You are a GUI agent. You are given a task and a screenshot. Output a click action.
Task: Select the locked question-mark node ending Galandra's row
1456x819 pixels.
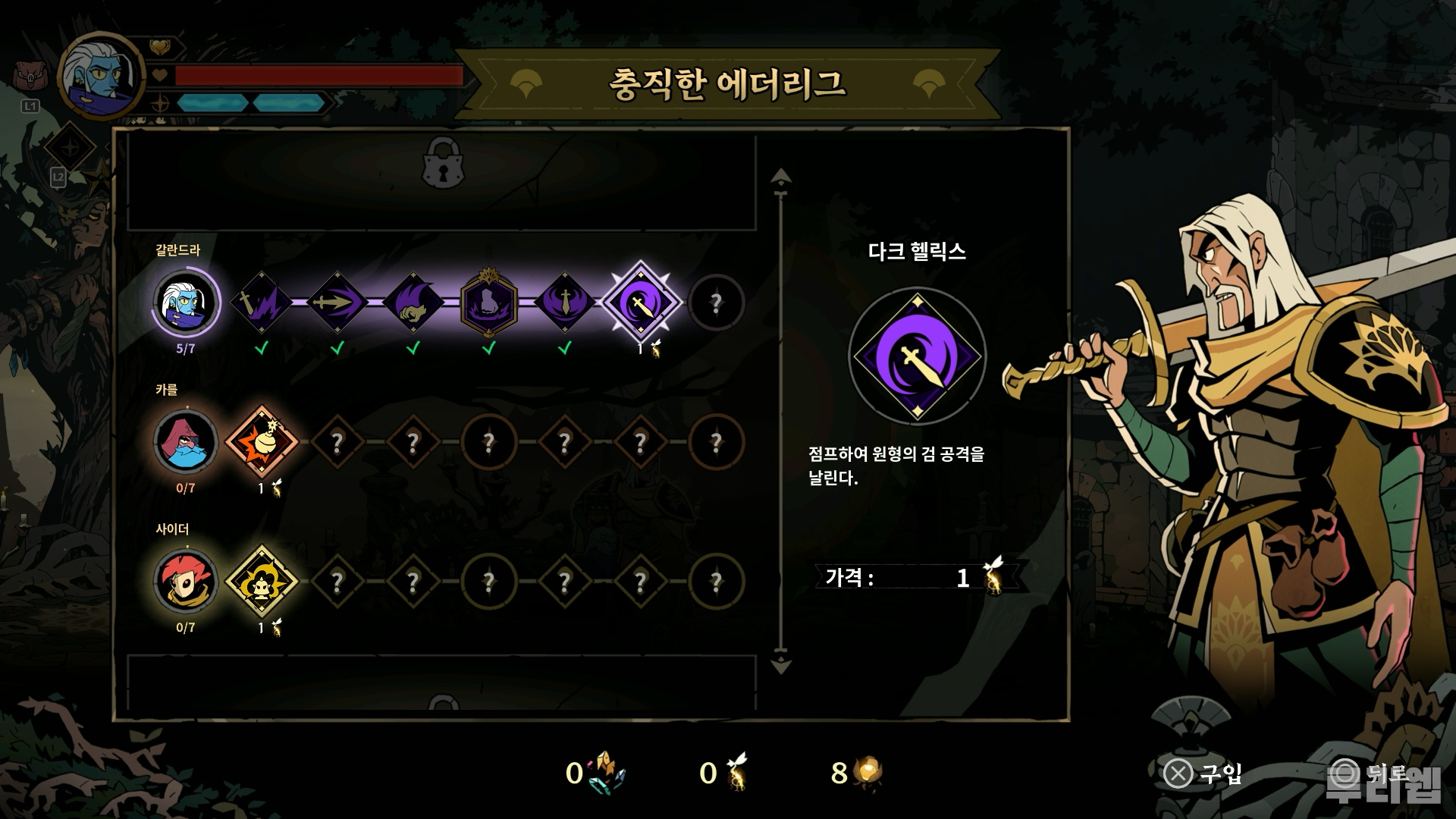716,303
